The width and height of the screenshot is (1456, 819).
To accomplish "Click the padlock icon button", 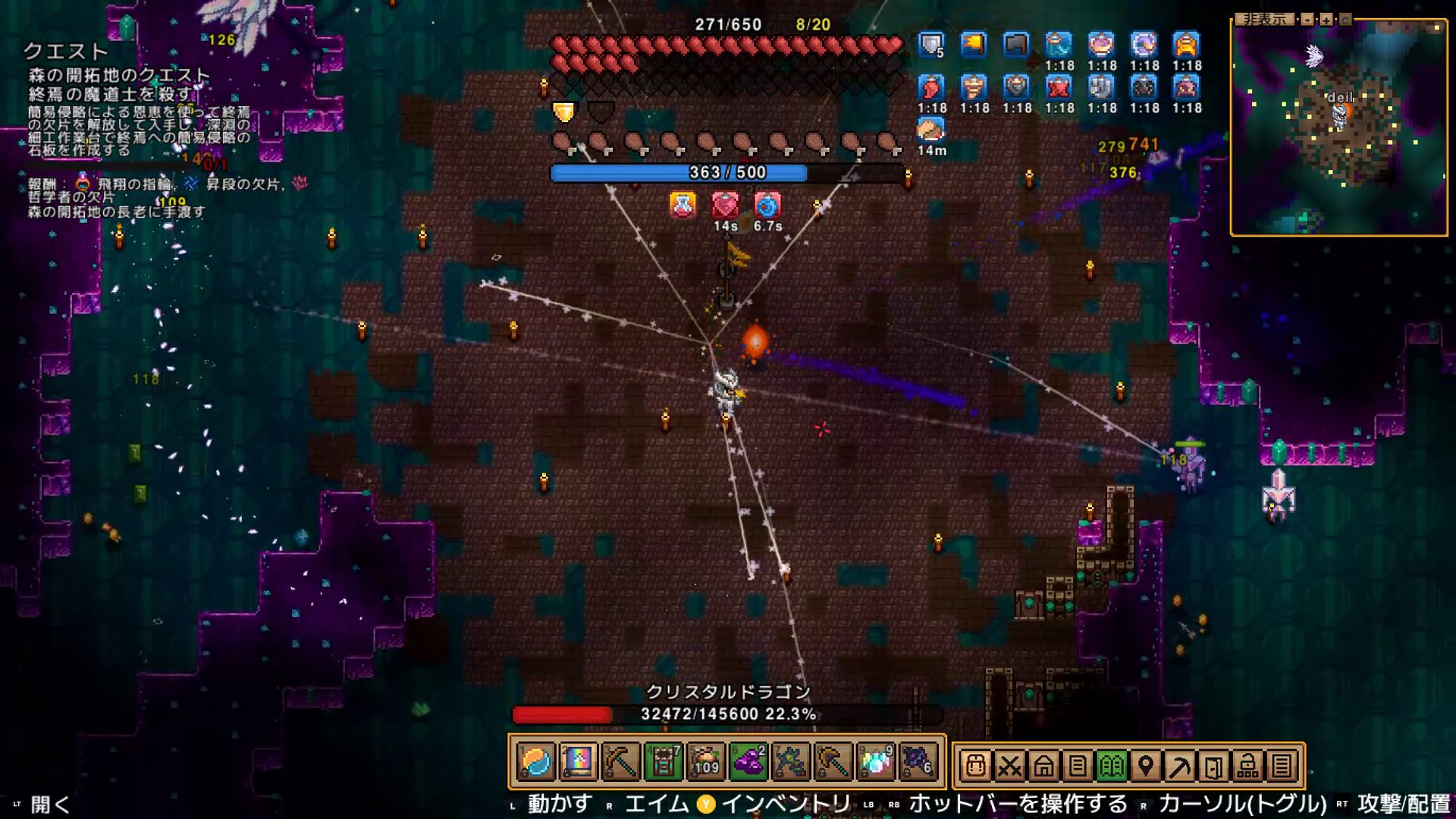I will 1247,766.
